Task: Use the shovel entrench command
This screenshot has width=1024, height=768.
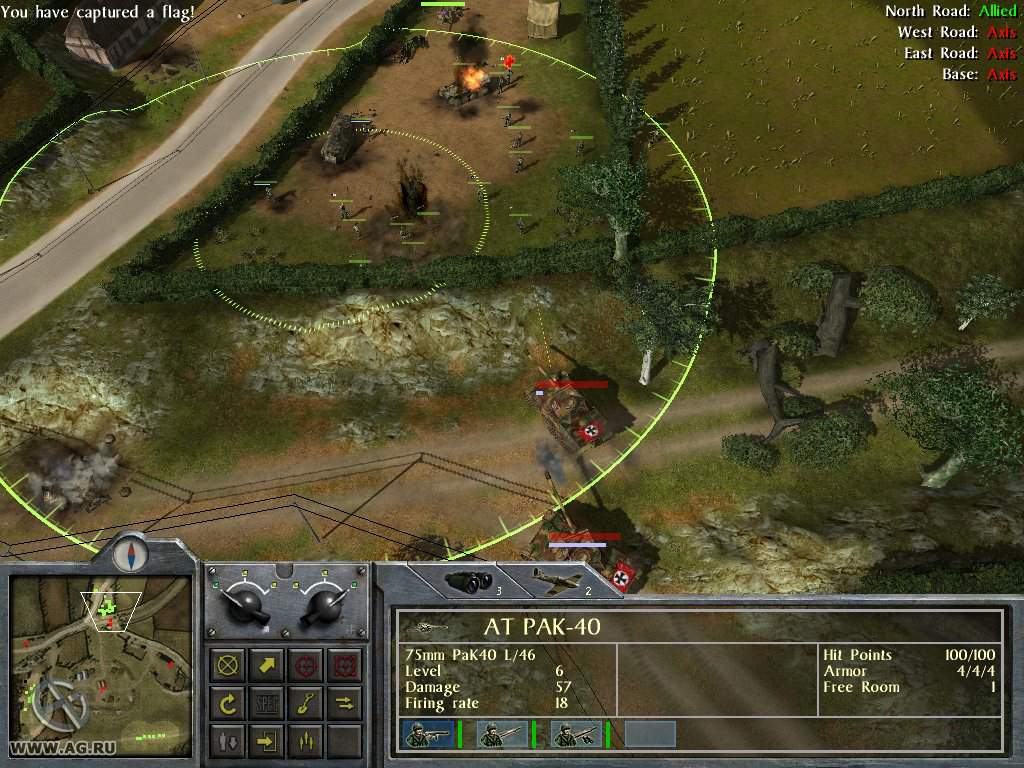Action: pos(305,703)
